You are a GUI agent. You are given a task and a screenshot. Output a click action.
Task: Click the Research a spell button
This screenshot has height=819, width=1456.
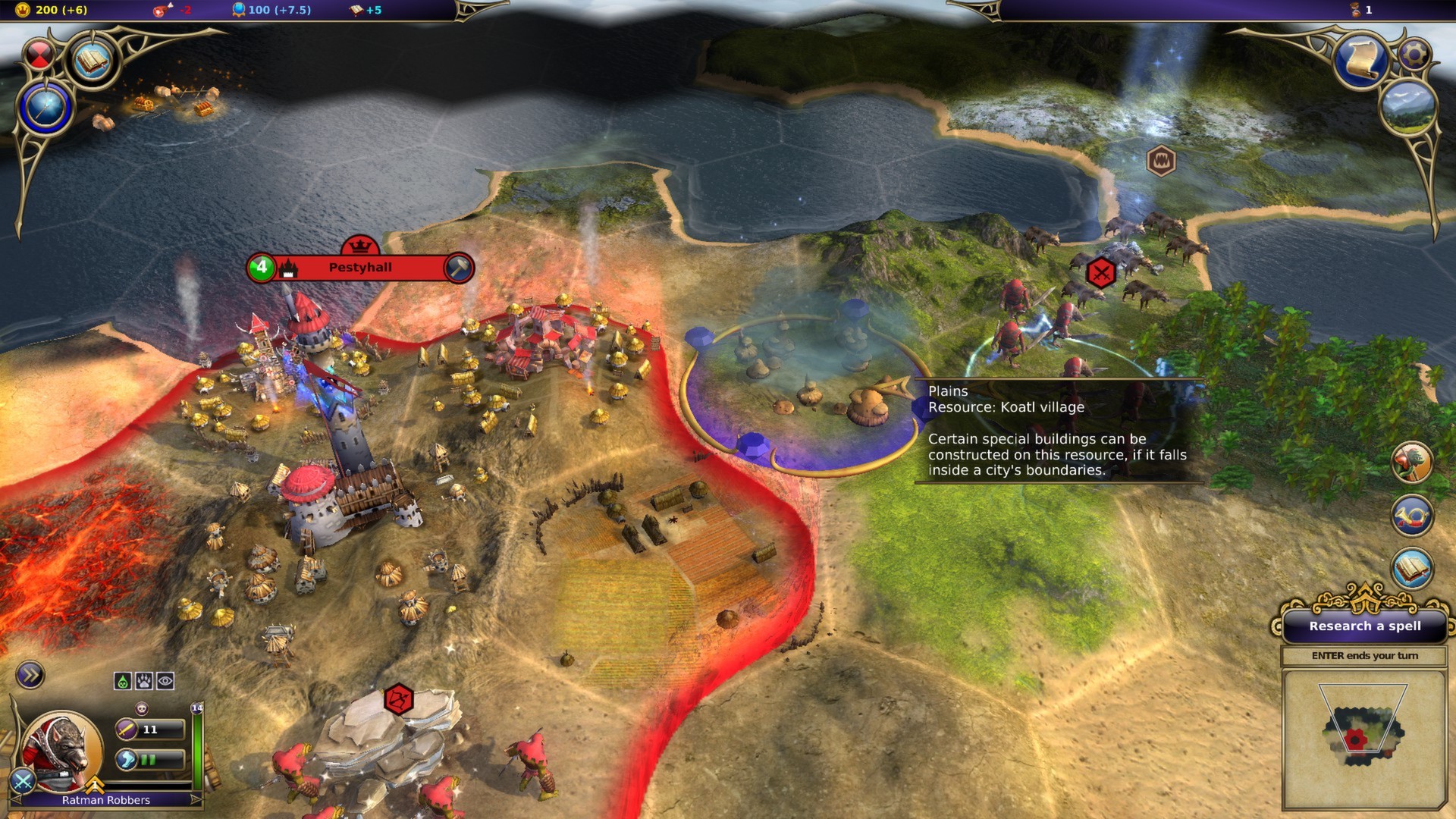pos(1364,626)
